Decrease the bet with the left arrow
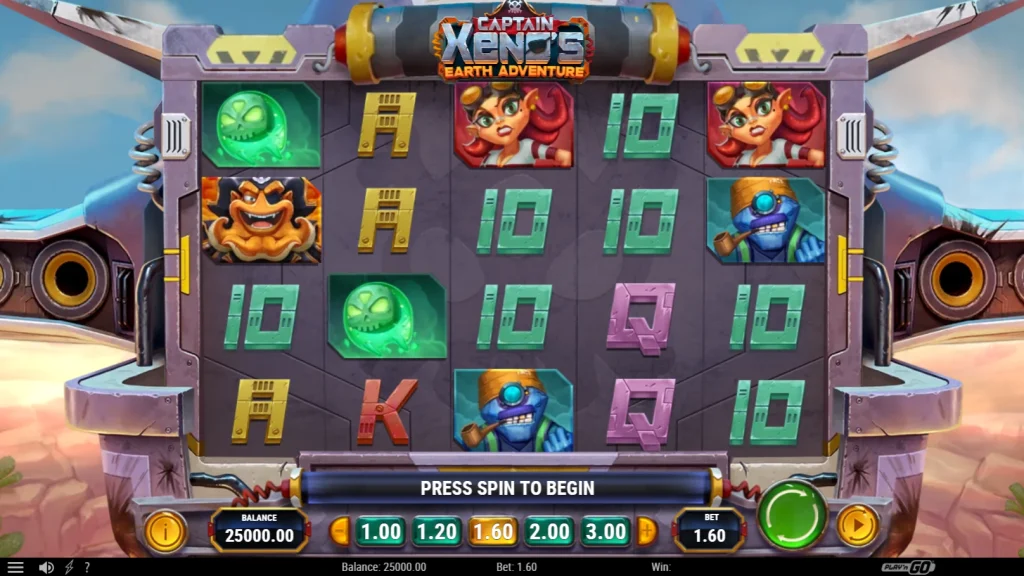The width and height of the screenshot is (1024, 576). pyautogui.click(x=340, y=531)
